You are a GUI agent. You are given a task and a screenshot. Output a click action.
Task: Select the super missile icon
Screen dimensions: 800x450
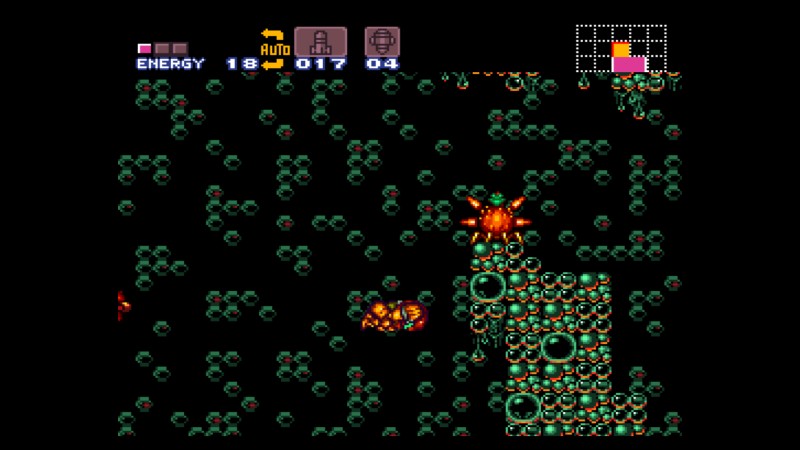click(x=382, y=42)
